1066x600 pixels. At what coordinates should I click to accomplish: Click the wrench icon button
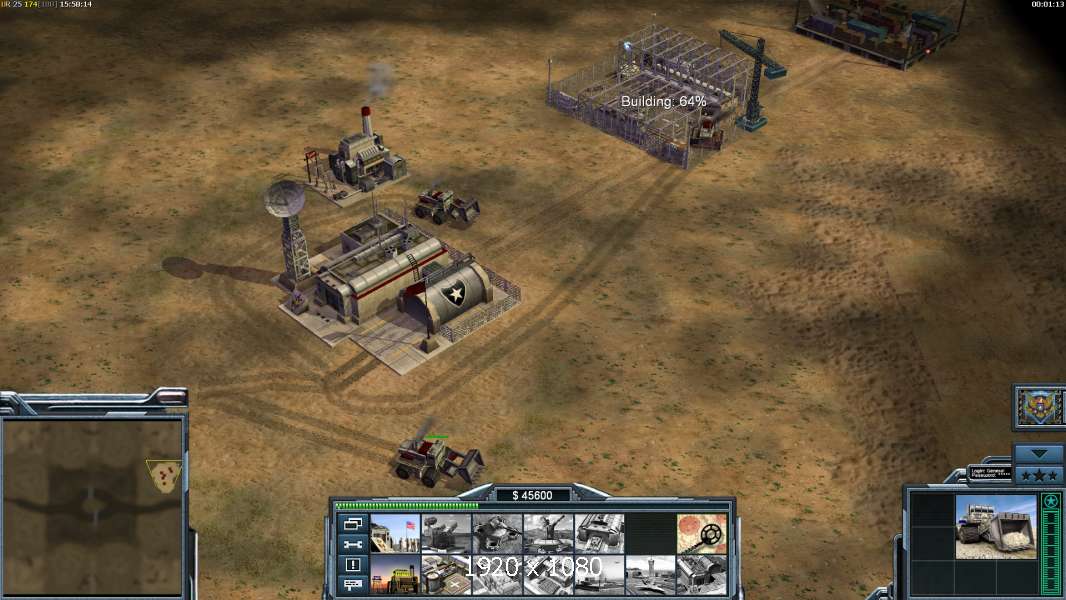[353, 544]
